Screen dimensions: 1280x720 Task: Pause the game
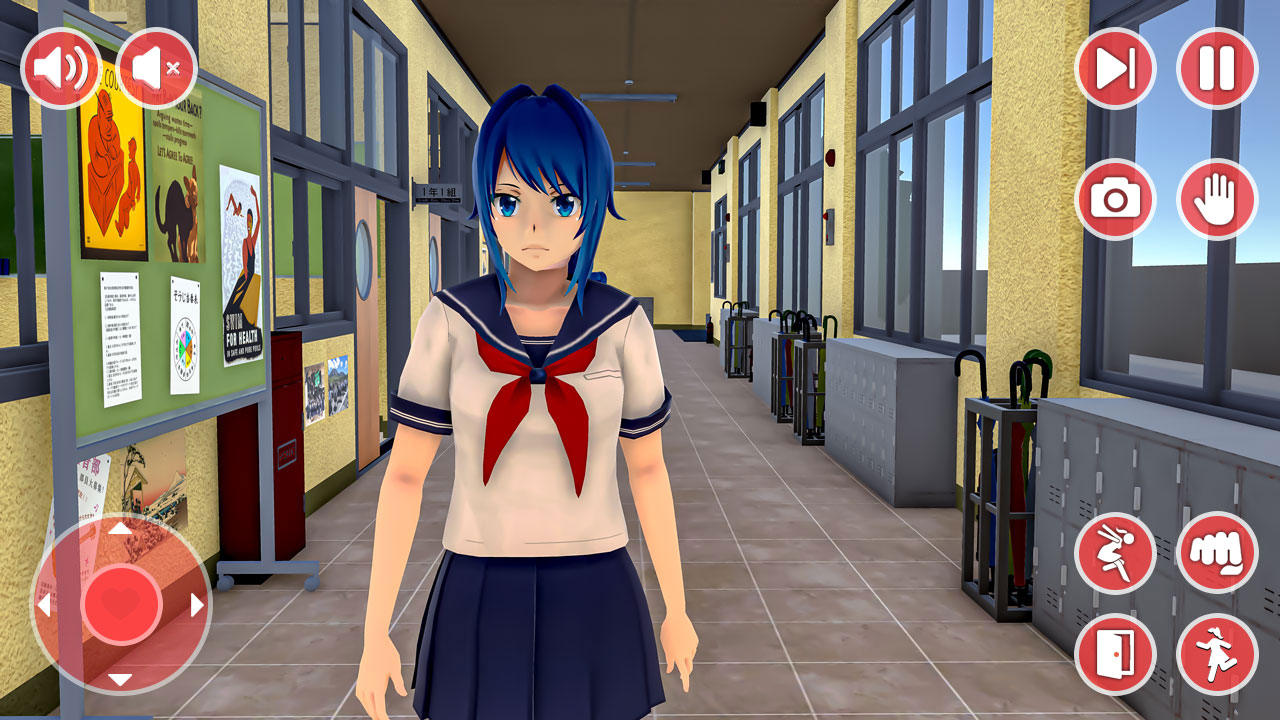pyautogui.click(x=1219, y=67)
